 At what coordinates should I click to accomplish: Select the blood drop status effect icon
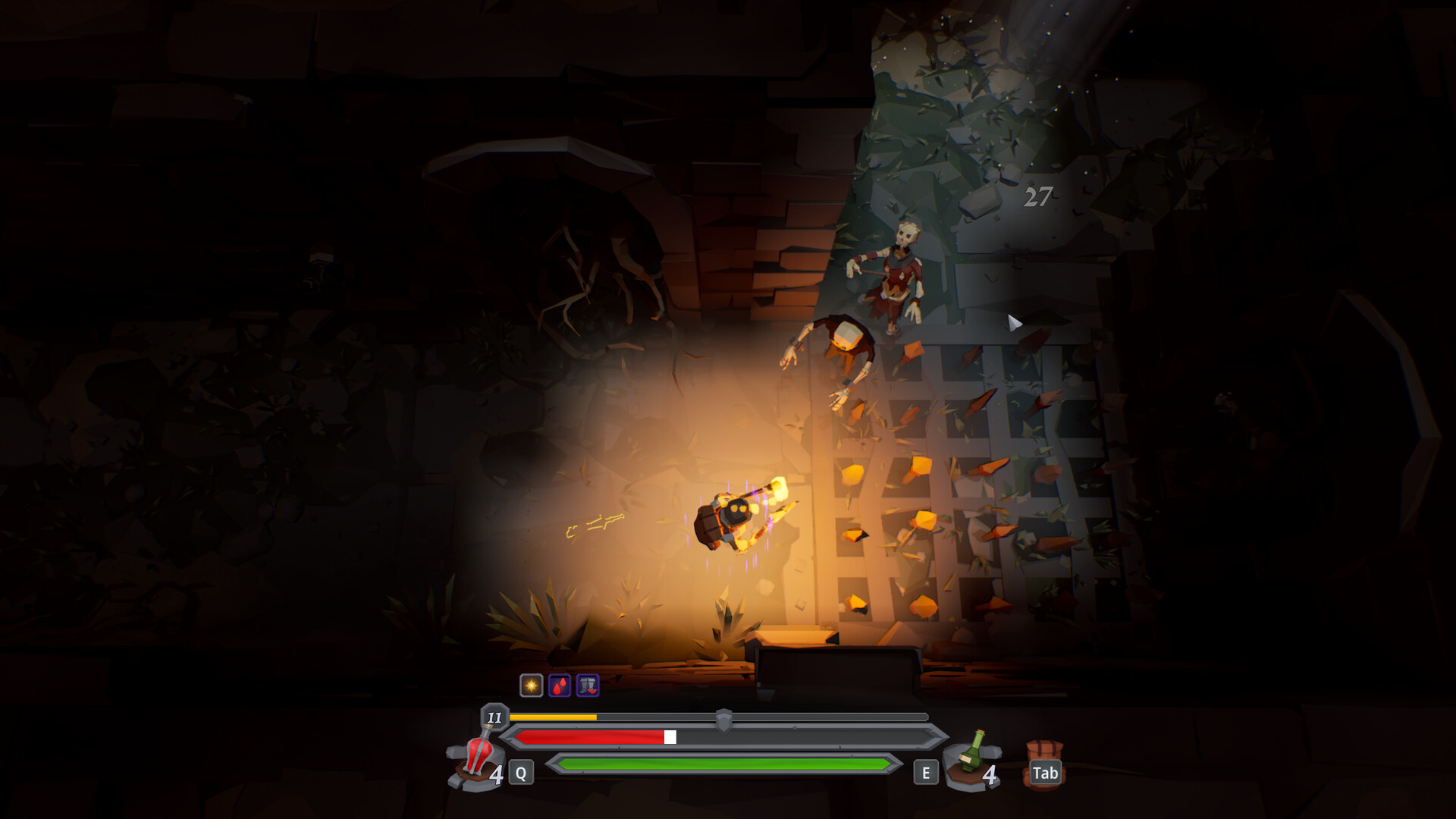[560, 686]
